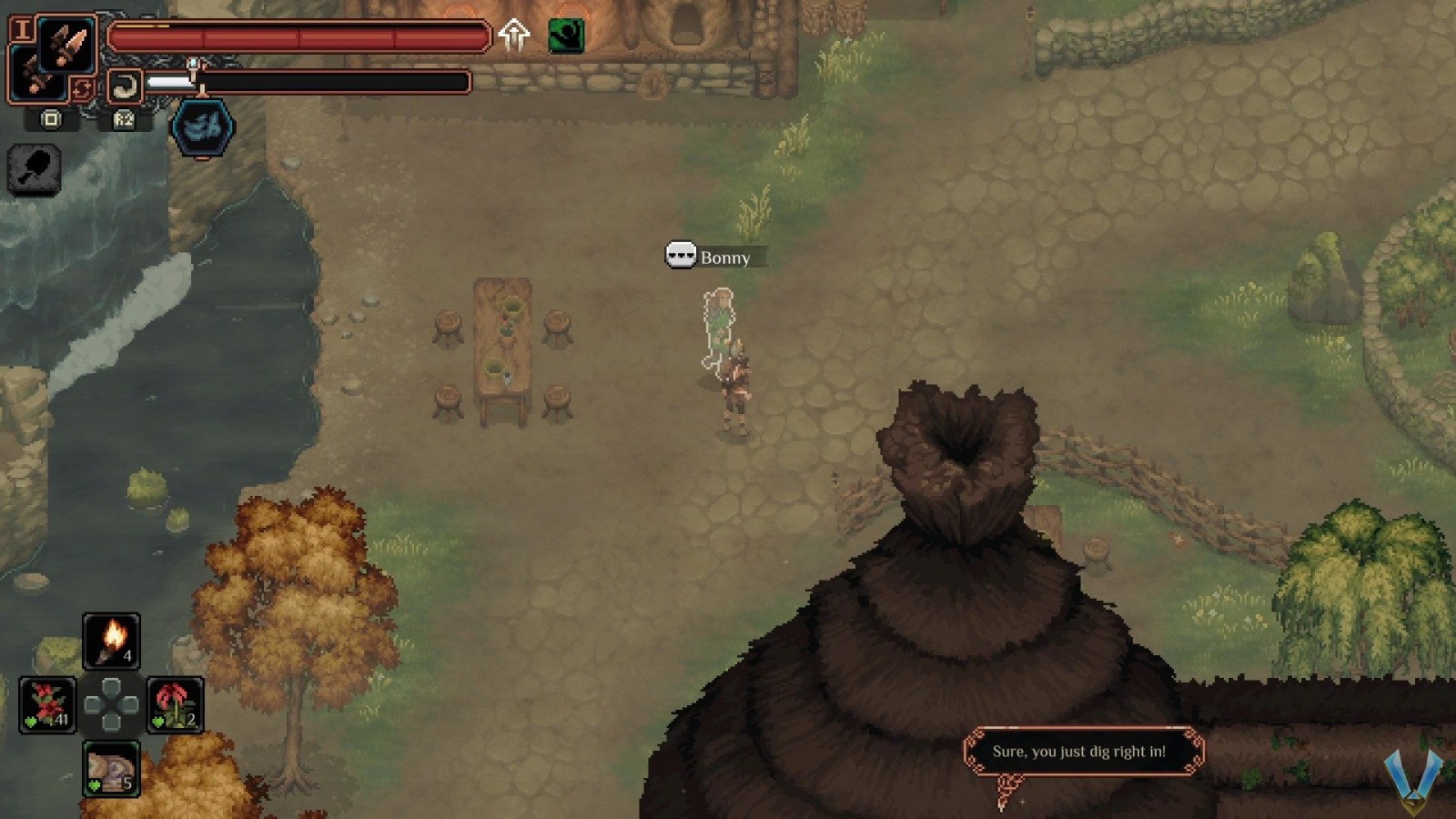Click the R2 button prompt icon
This screenshot has height=819, width=1456.
[x=124, y=120]
